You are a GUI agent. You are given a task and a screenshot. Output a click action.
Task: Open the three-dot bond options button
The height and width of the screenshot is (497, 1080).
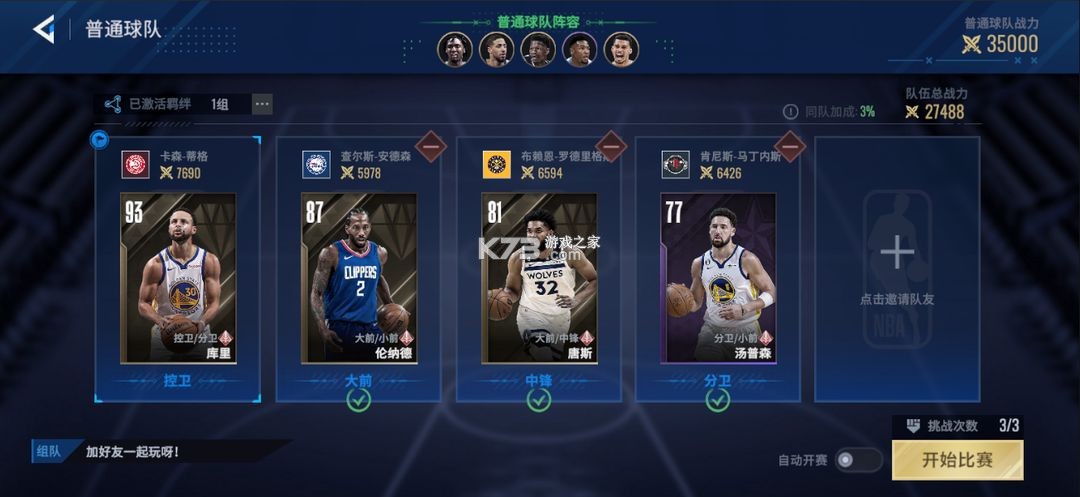pos(262,103)
